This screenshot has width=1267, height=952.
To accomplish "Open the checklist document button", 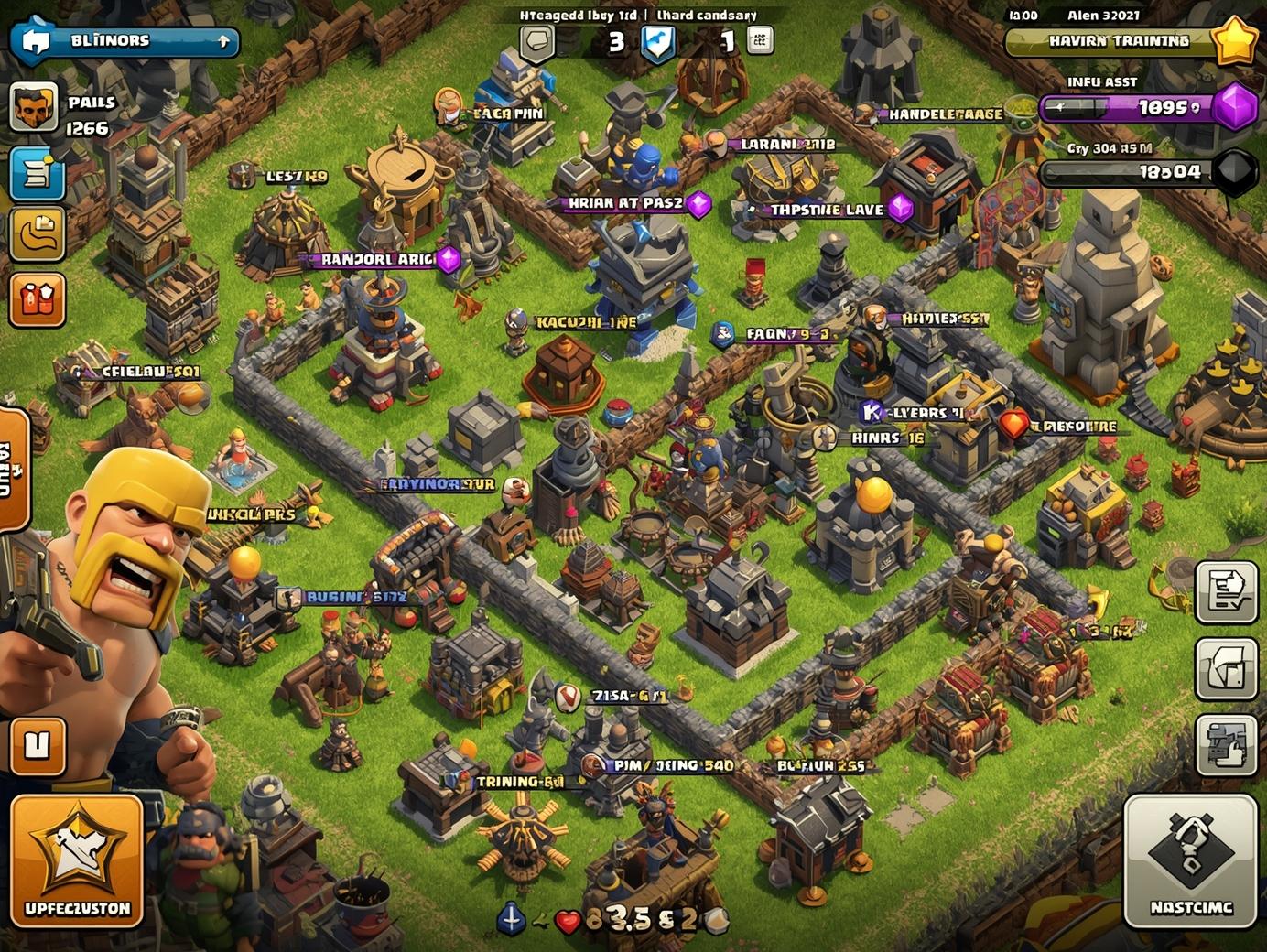I will [1227, 591].
